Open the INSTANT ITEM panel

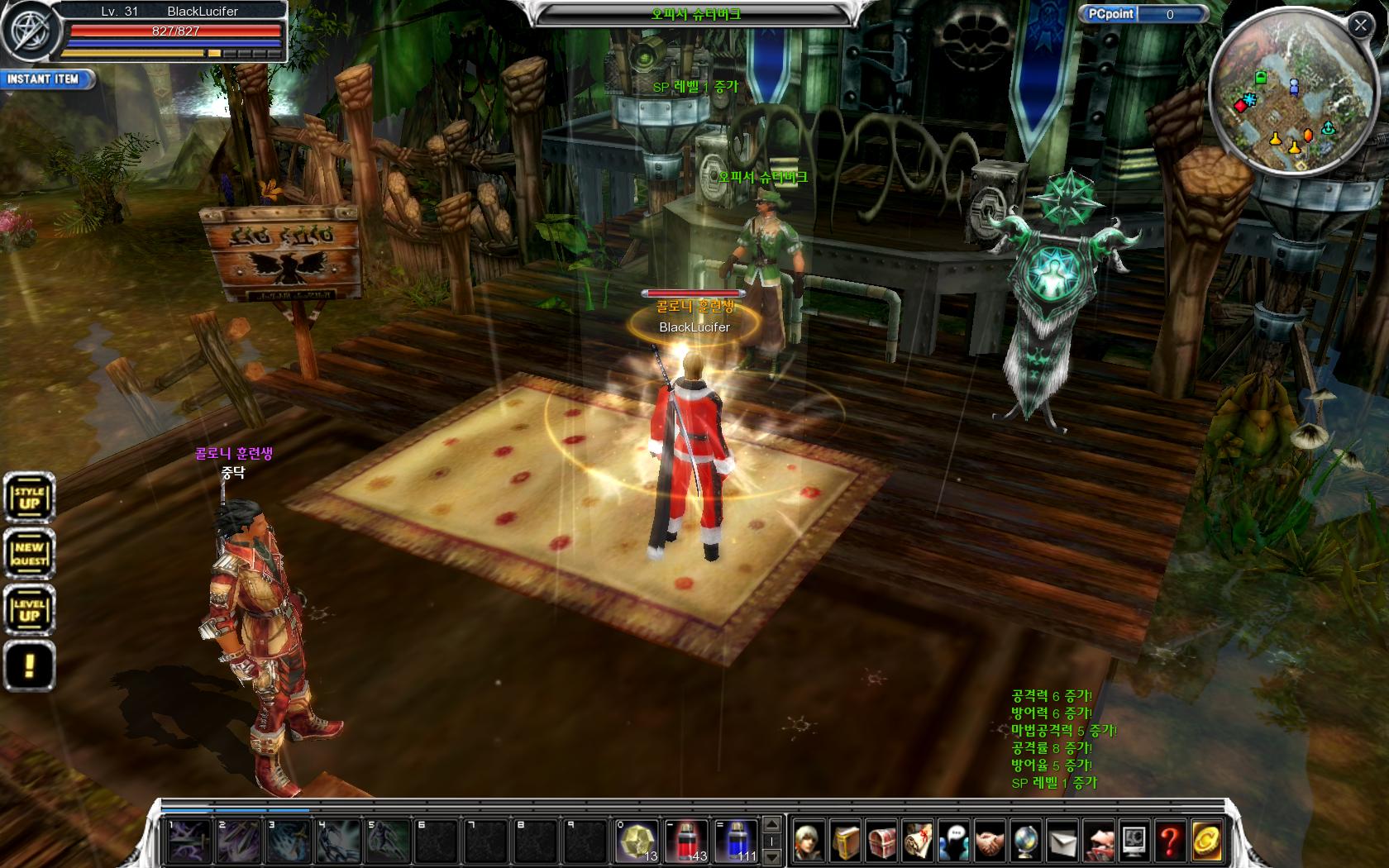coord(45,79)
